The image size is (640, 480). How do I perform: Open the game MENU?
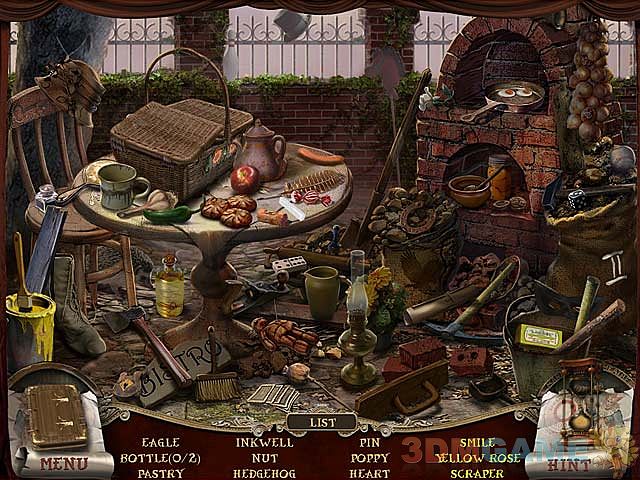tap(62, 464)
